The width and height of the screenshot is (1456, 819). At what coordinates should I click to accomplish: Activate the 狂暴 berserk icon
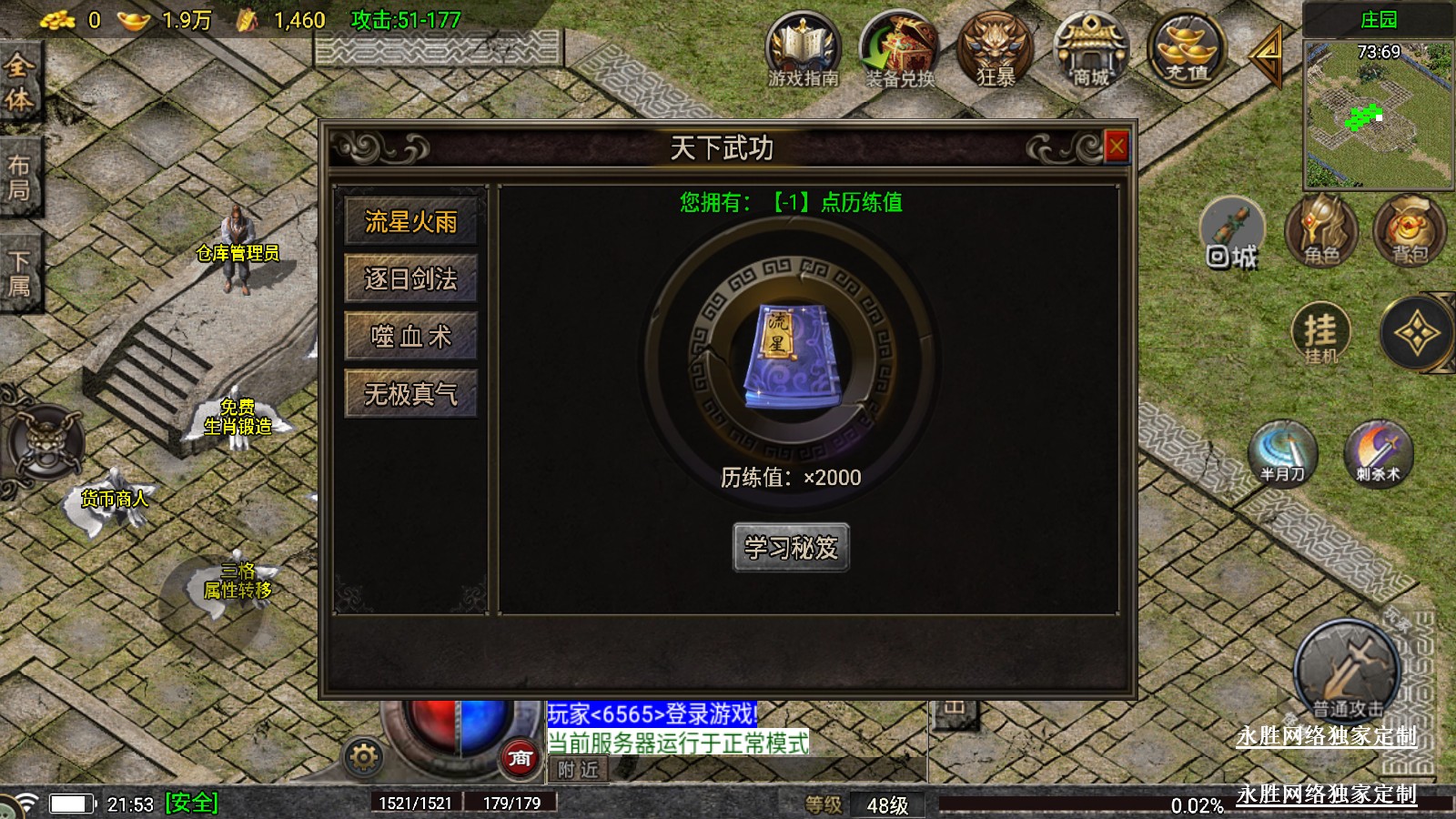click(x=995, y=50)
